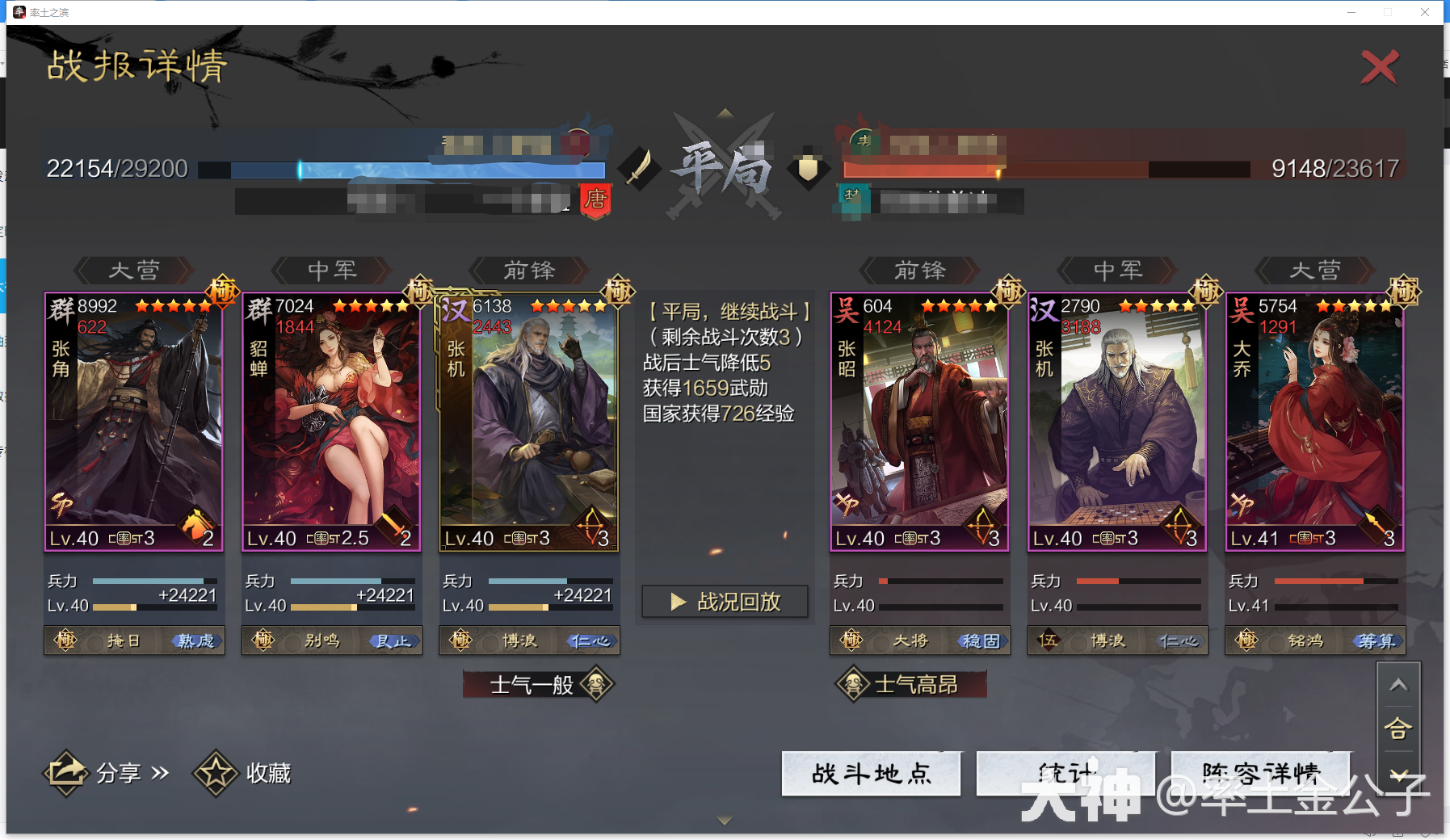This screenshot has height=840, width=1450.
Task: Click the 仁心 tactic tag under 张机
Action: [x=591, y=640]
